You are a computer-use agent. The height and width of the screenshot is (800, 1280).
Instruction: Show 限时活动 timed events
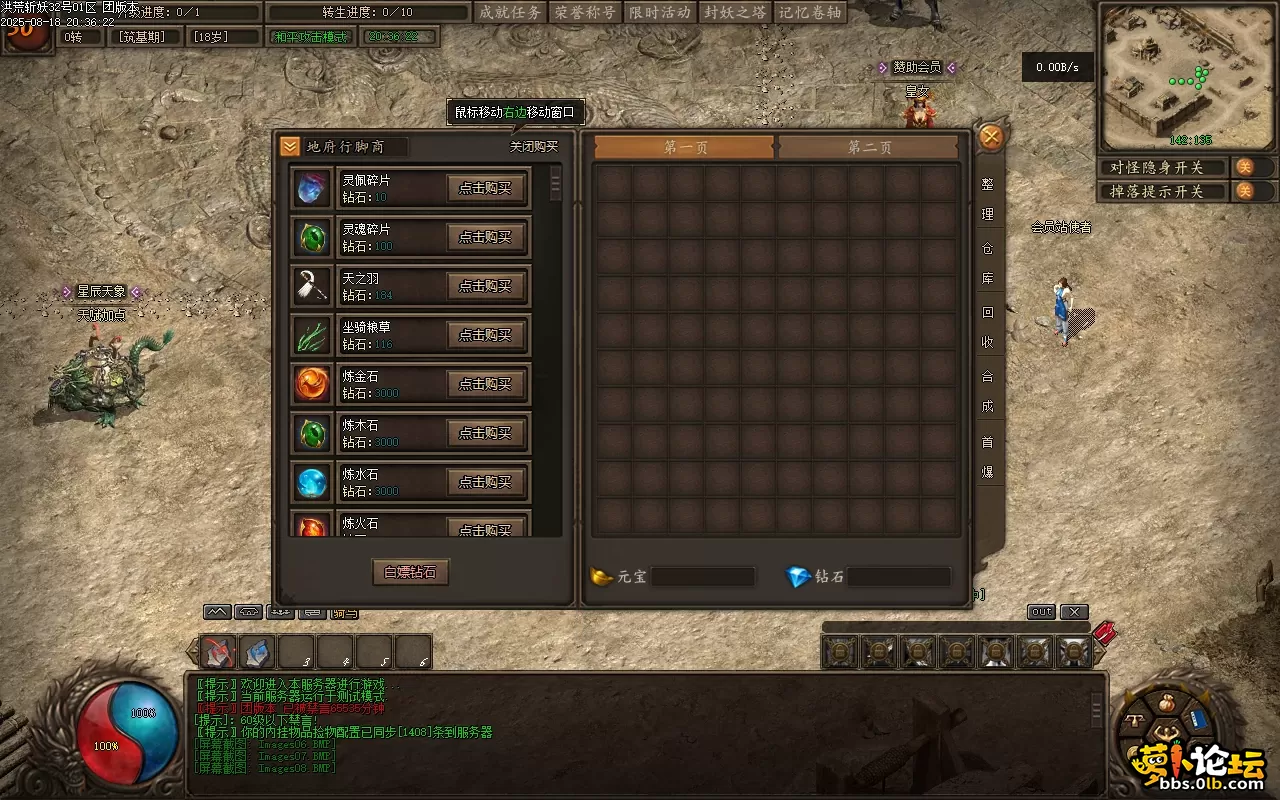coord(660,12)
